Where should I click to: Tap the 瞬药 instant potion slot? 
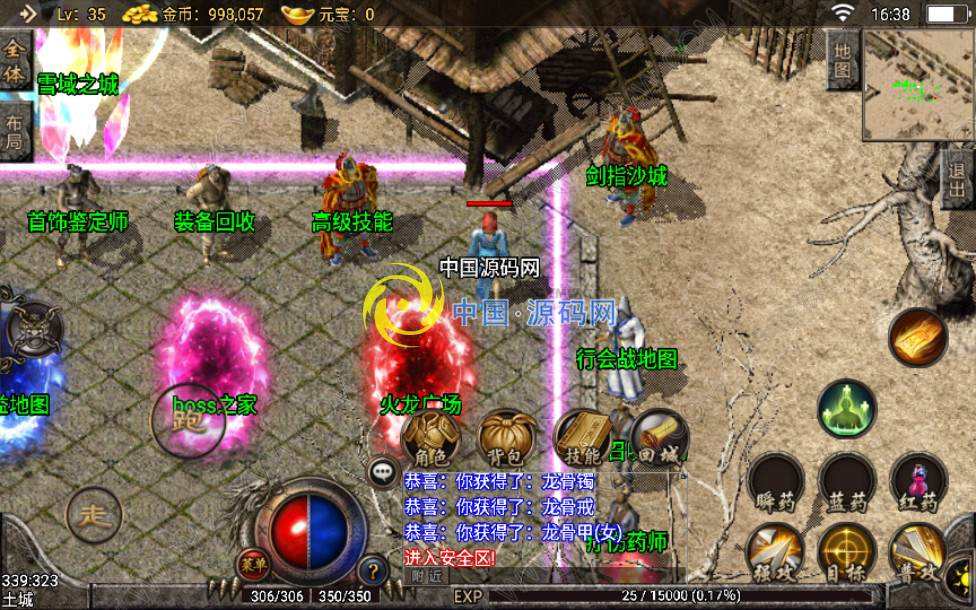coord(775,481)
